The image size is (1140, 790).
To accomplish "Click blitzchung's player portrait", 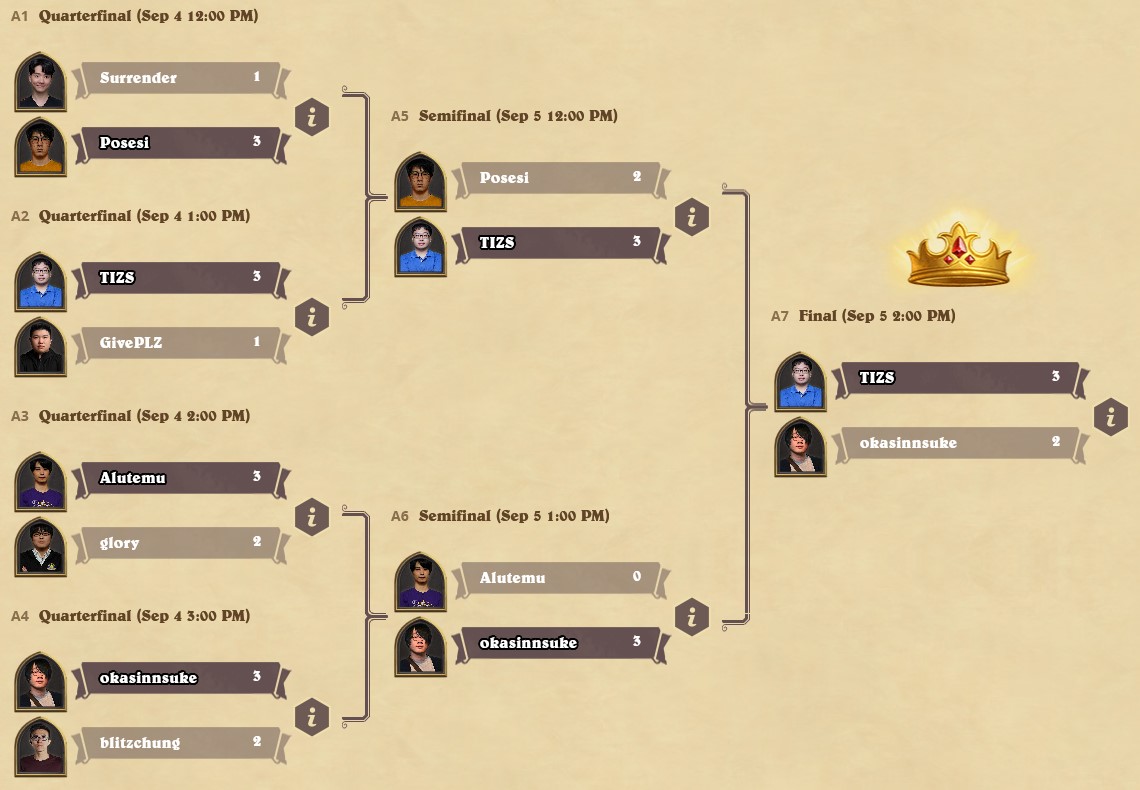I will pyautogui.click(x=41, y=746).
